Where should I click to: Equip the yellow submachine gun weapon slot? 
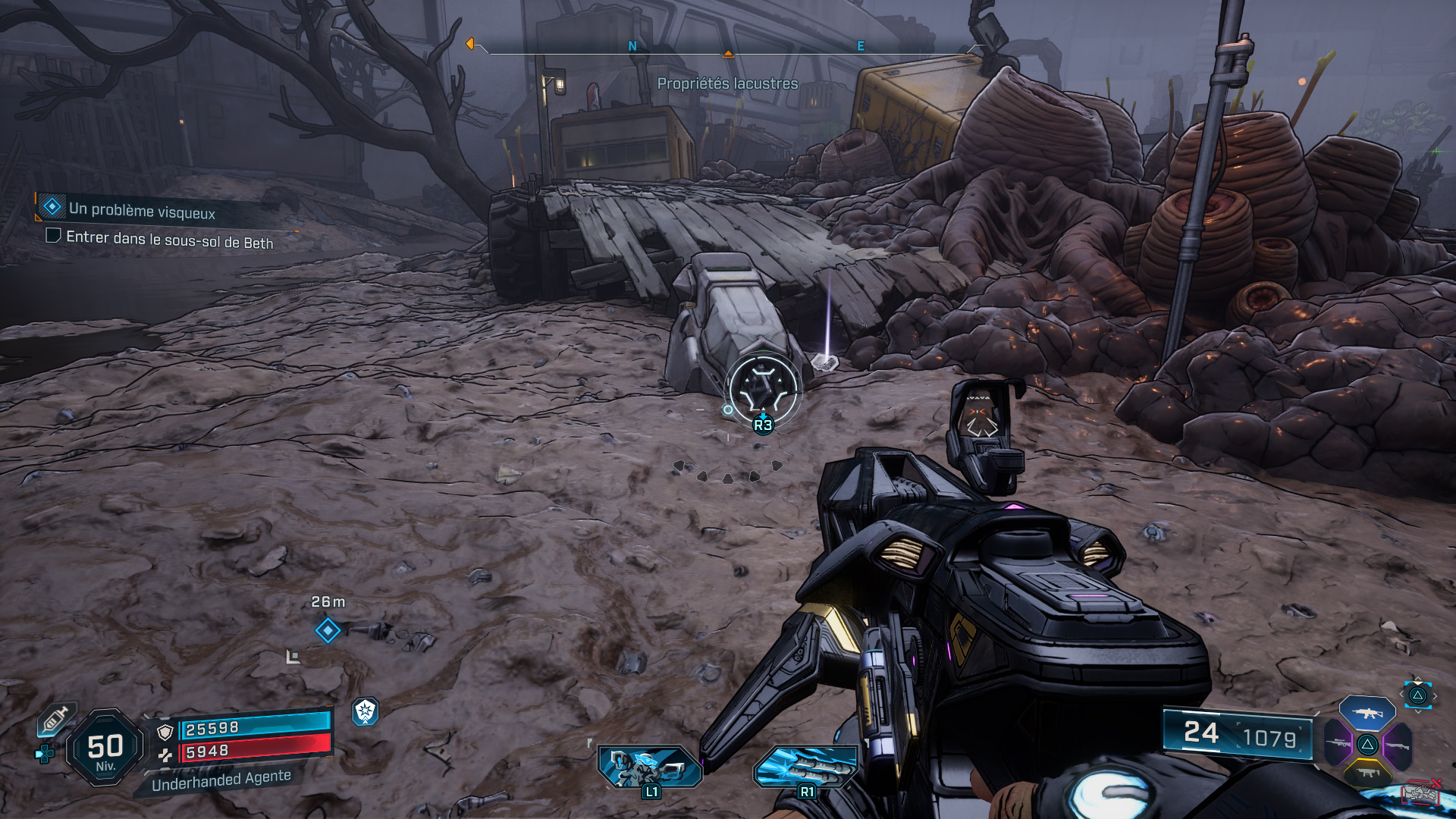[x=1367, y=773]
